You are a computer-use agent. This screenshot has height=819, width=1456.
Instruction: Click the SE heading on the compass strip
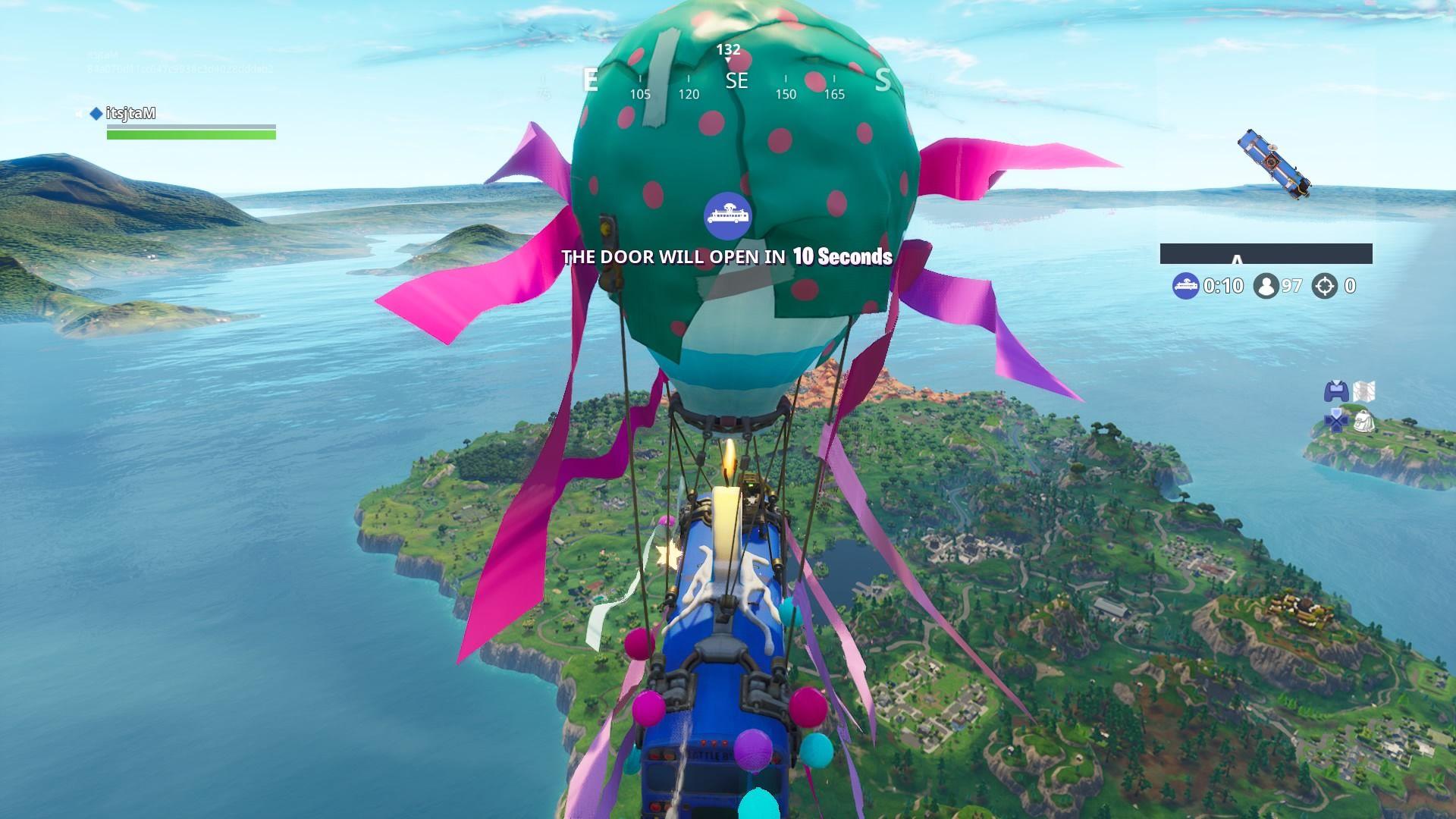[x=736, y=81]
